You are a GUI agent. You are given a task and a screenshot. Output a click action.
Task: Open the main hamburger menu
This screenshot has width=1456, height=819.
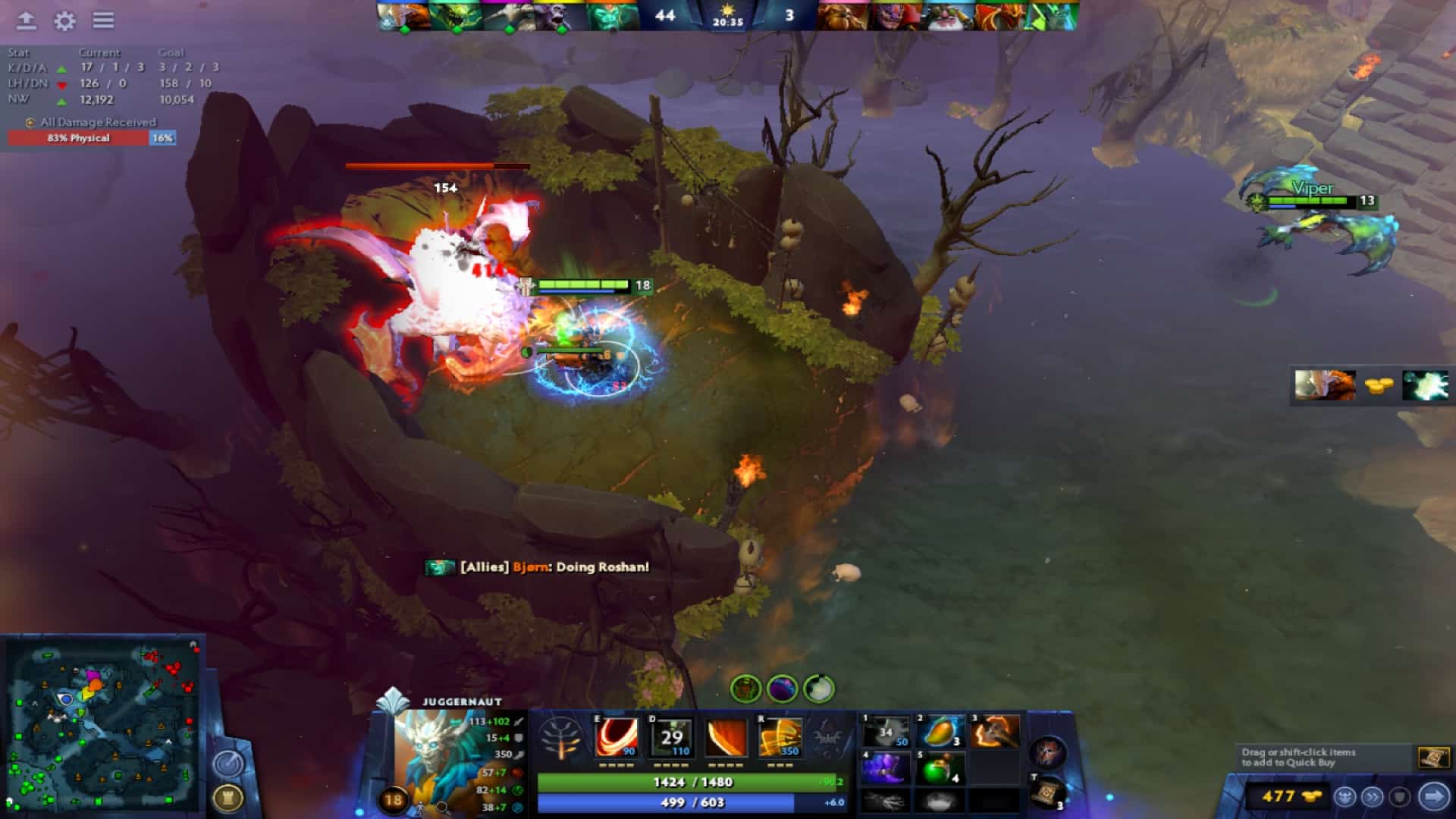point(105,21)
